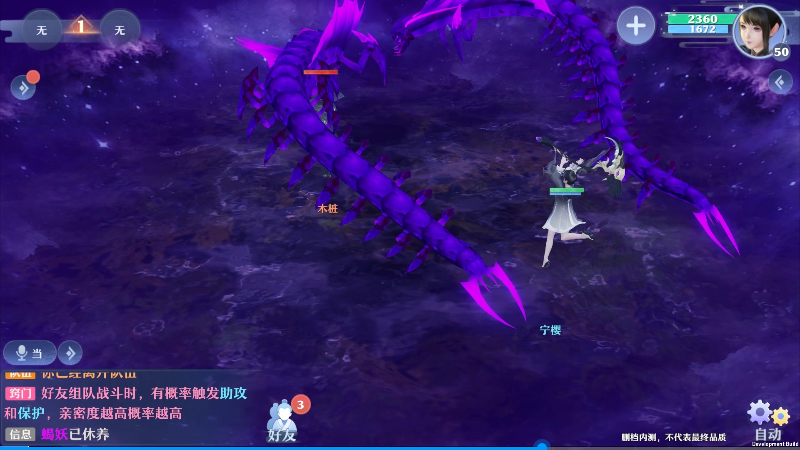800x450 pixels.
Task: Click the round number 1 indicator
Action: [x=81, y=27]
